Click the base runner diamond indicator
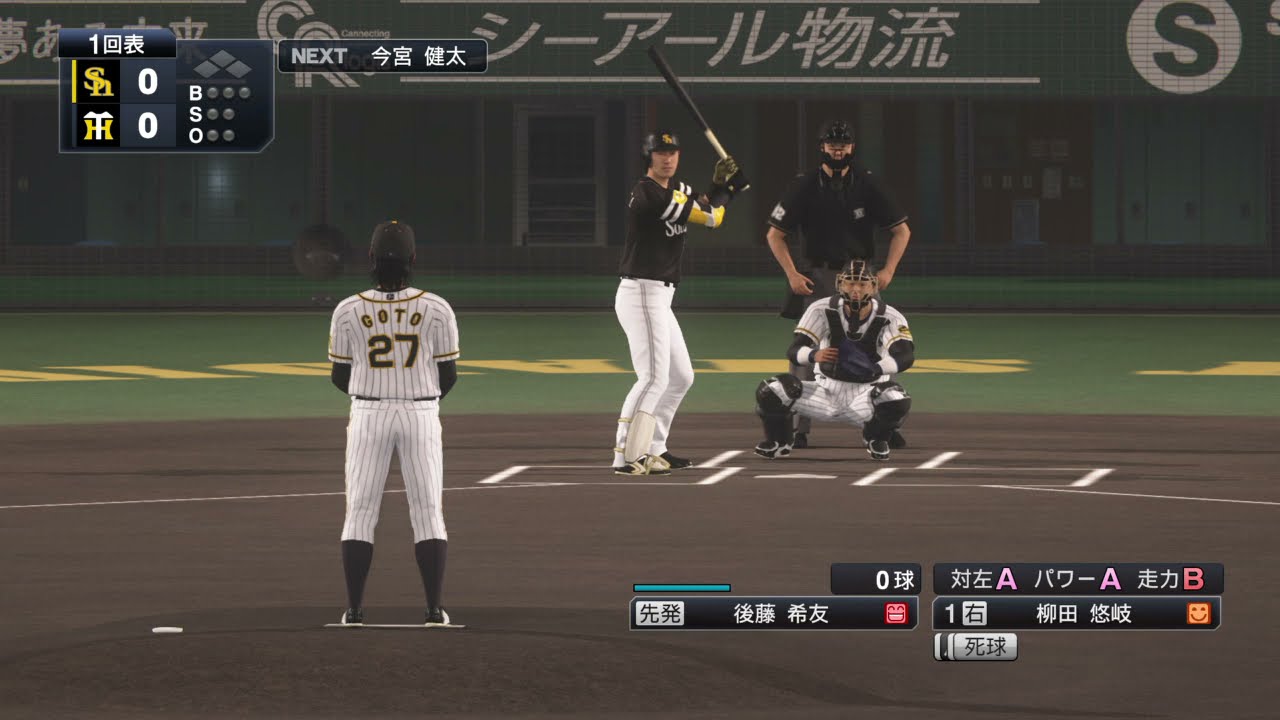Viewport: 1280px width, 720px height. 222,67
